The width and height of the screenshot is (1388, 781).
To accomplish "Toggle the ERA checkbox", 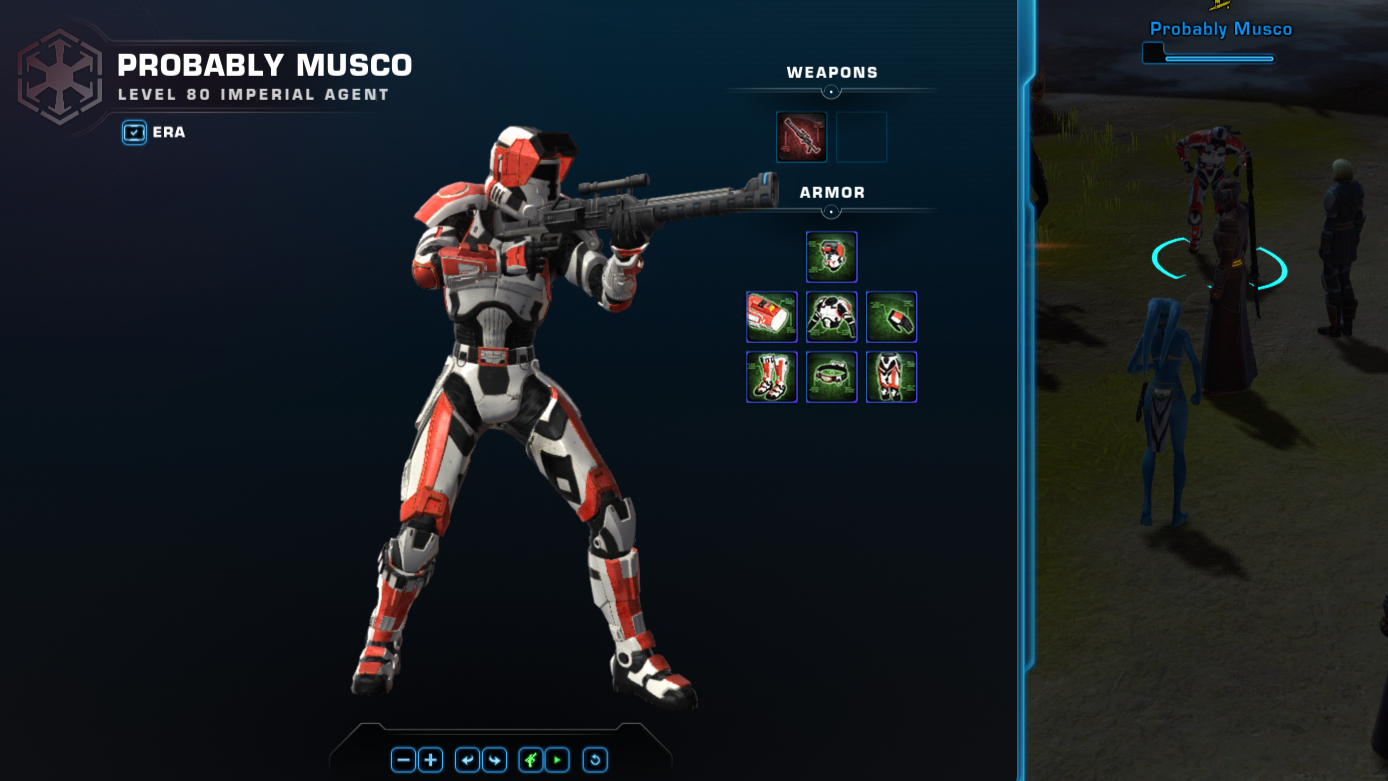I will coord(134,132).
